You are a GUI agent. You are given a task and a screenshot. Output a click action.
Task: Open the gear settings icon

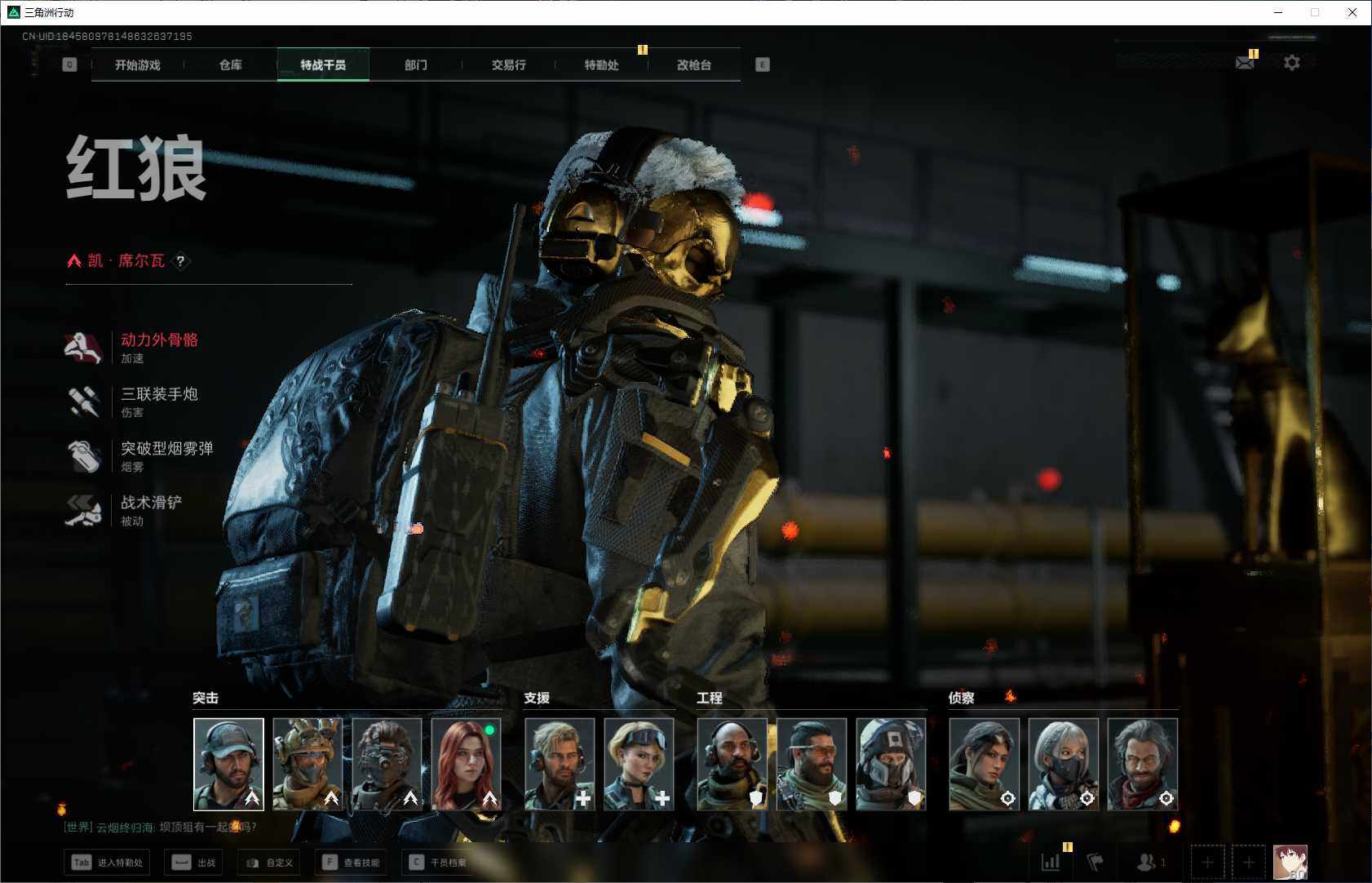click(x=1292, y=63)
